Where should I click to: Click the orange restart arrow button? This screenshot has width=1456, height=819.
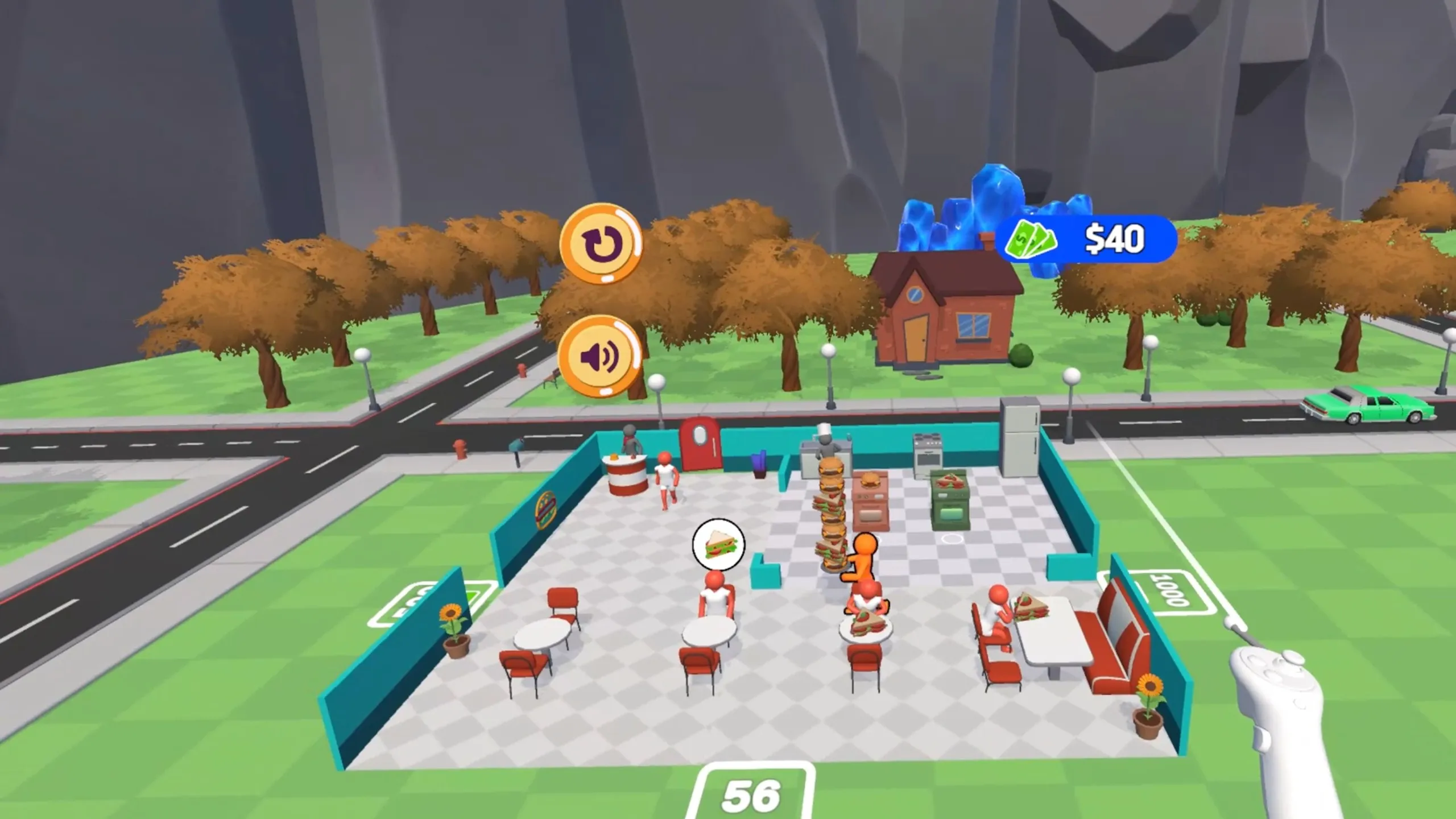[601, 243]
